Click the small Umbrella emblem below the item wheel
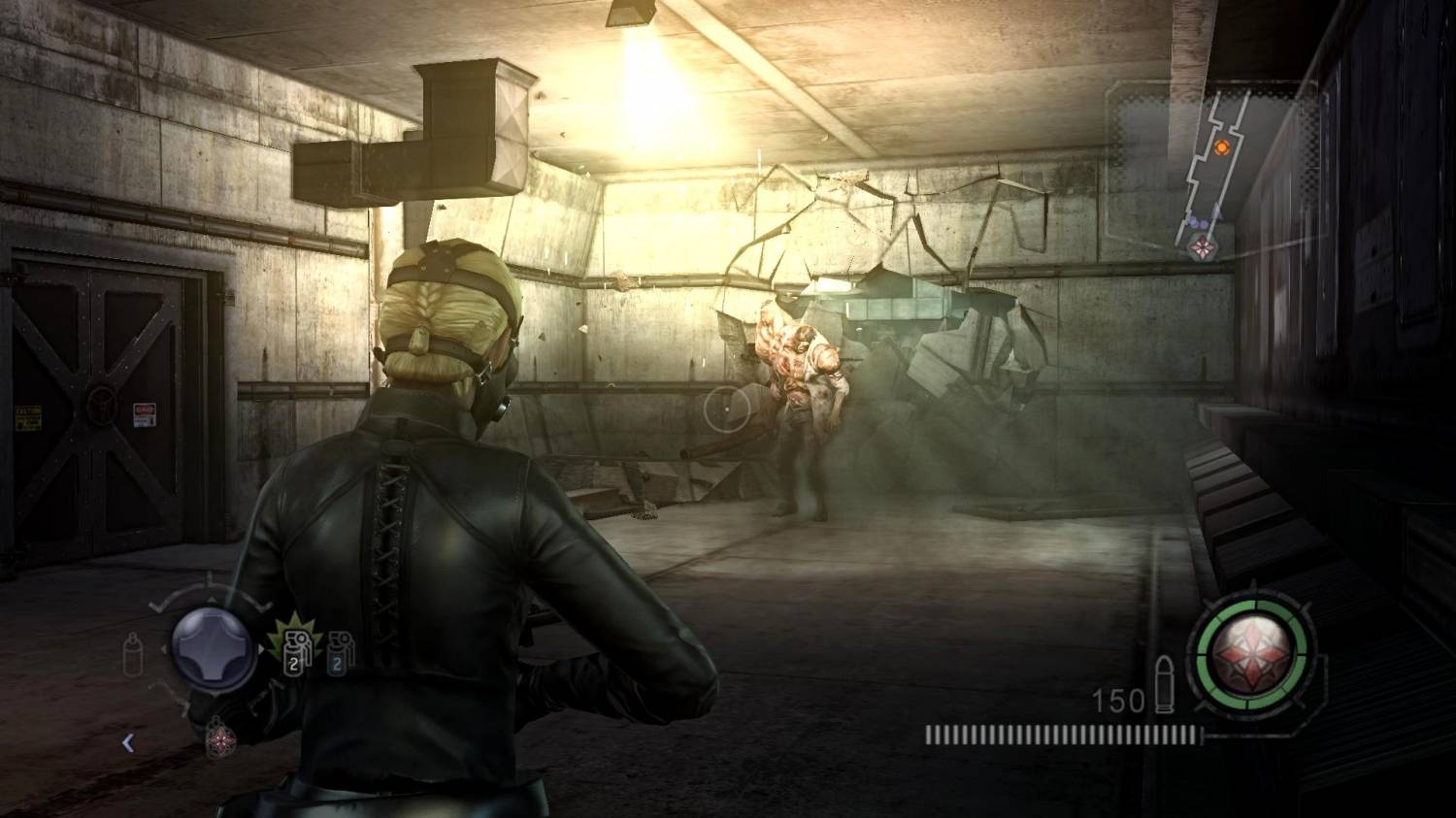 click(222, 740)
